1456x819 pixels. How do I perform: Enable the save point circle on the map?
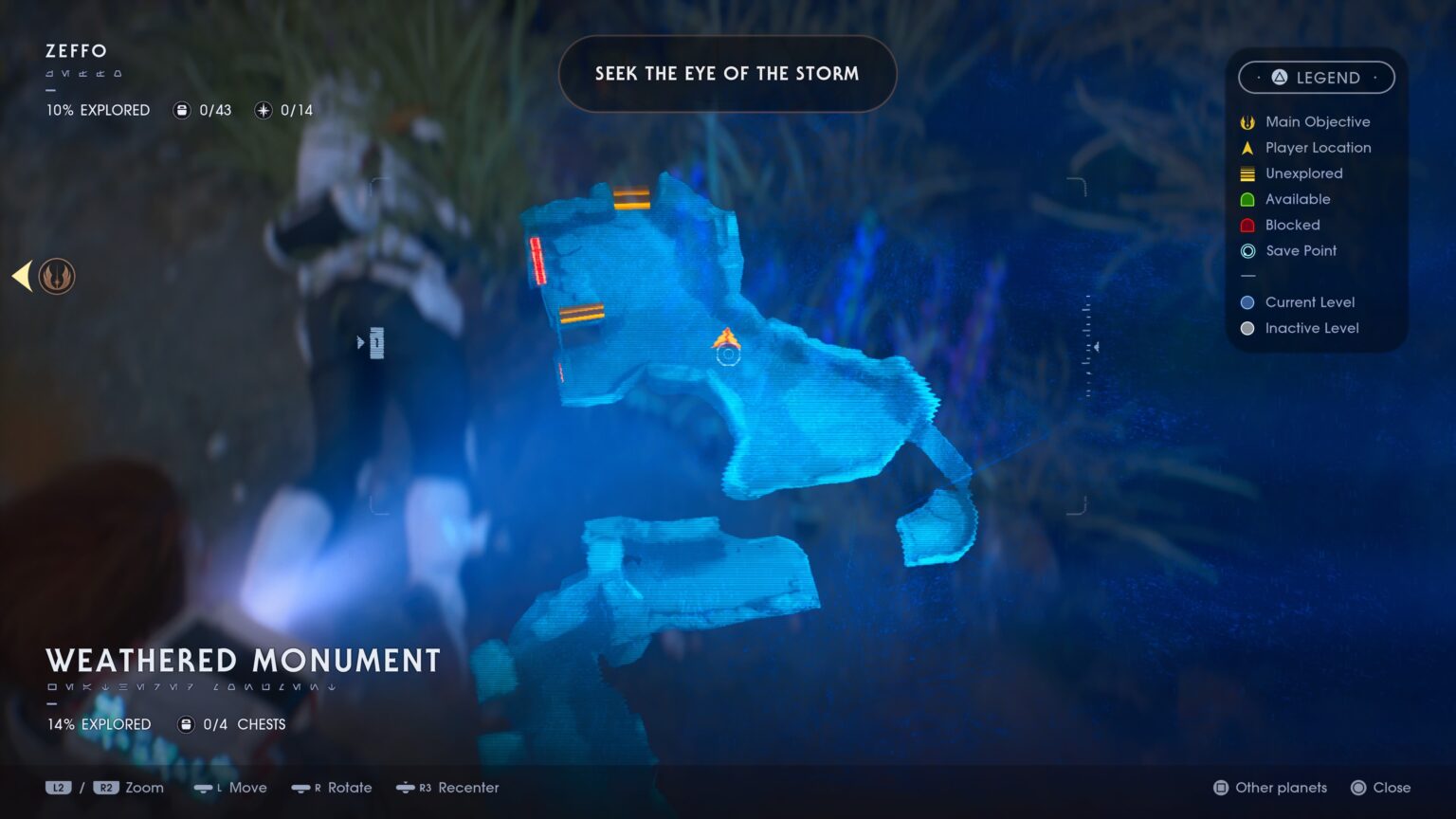click(x=727, y=355)
